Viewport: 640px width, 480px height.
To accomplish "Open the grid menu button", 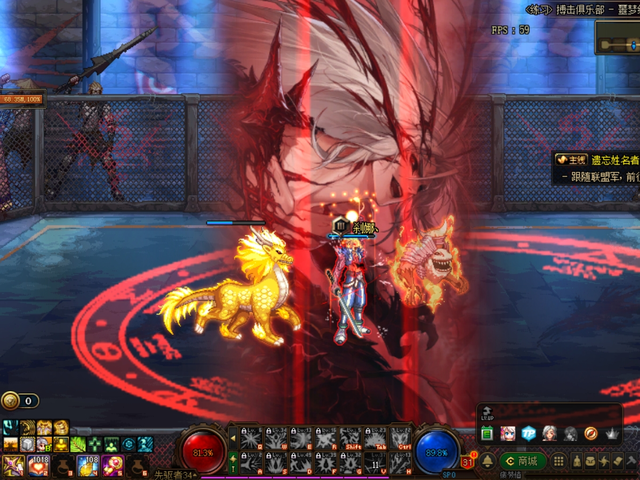I will coord(559,462).
